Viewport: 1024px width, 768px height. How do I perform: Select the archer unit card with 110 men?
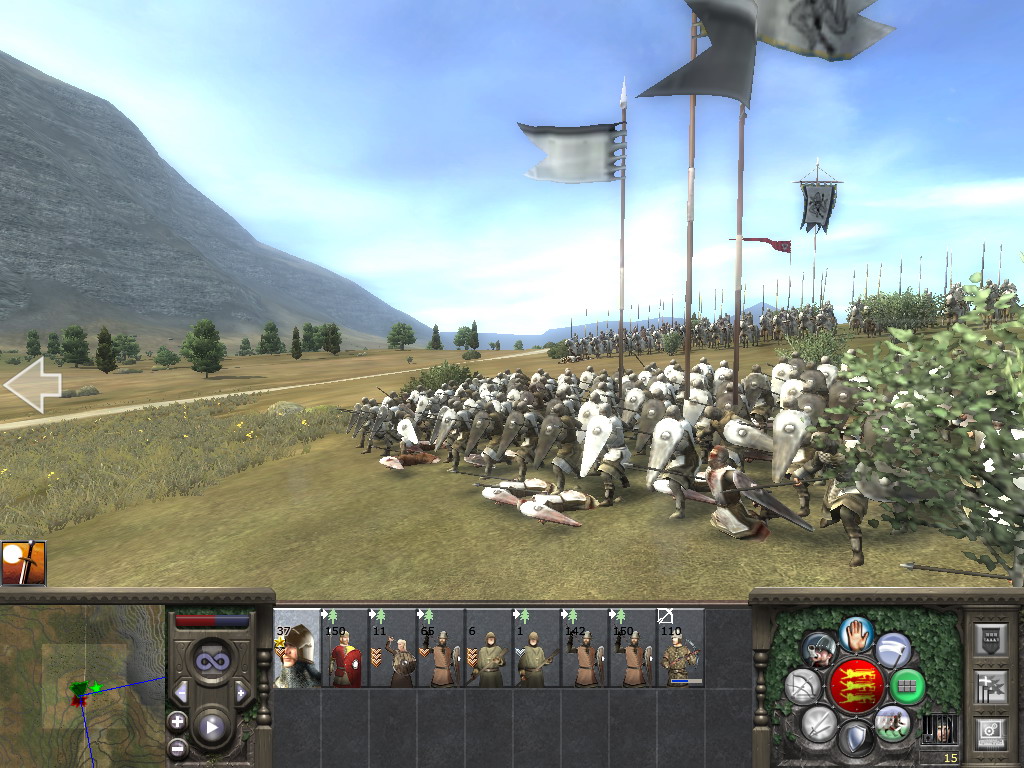[680, 648]
